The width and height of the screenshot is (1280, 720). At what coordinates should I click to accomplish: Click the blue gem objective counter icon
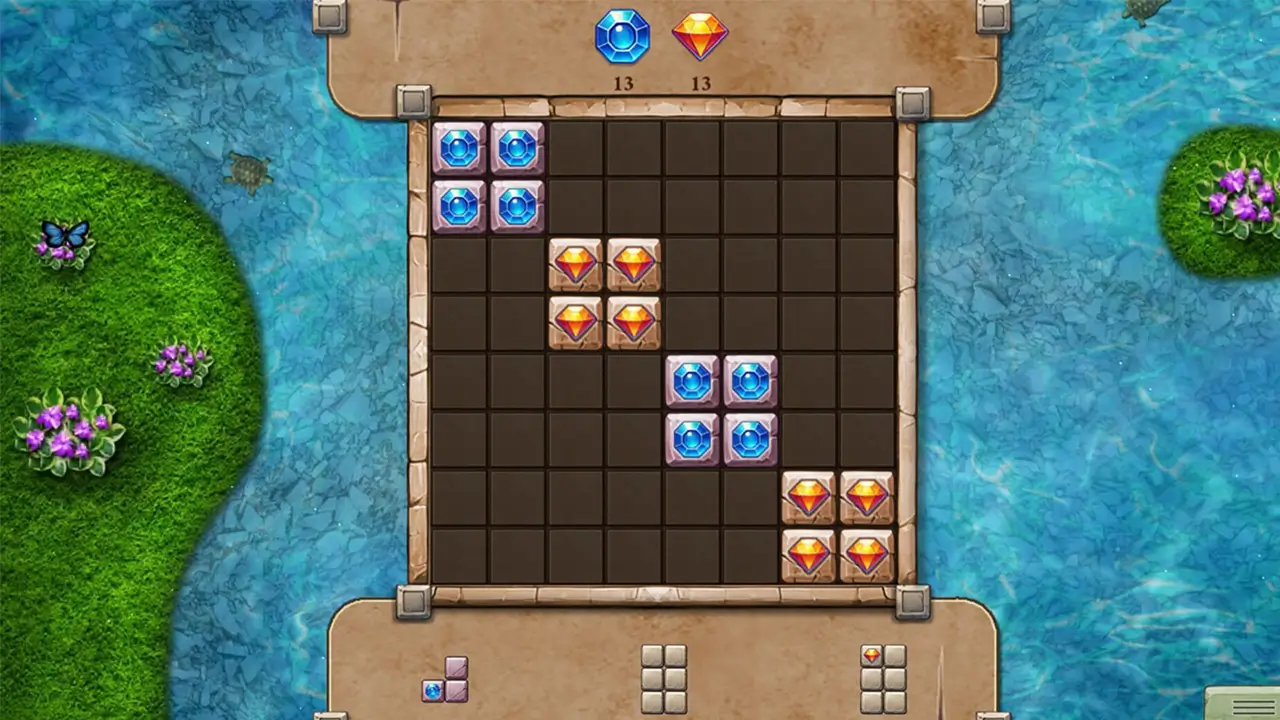tap(623, 37)
